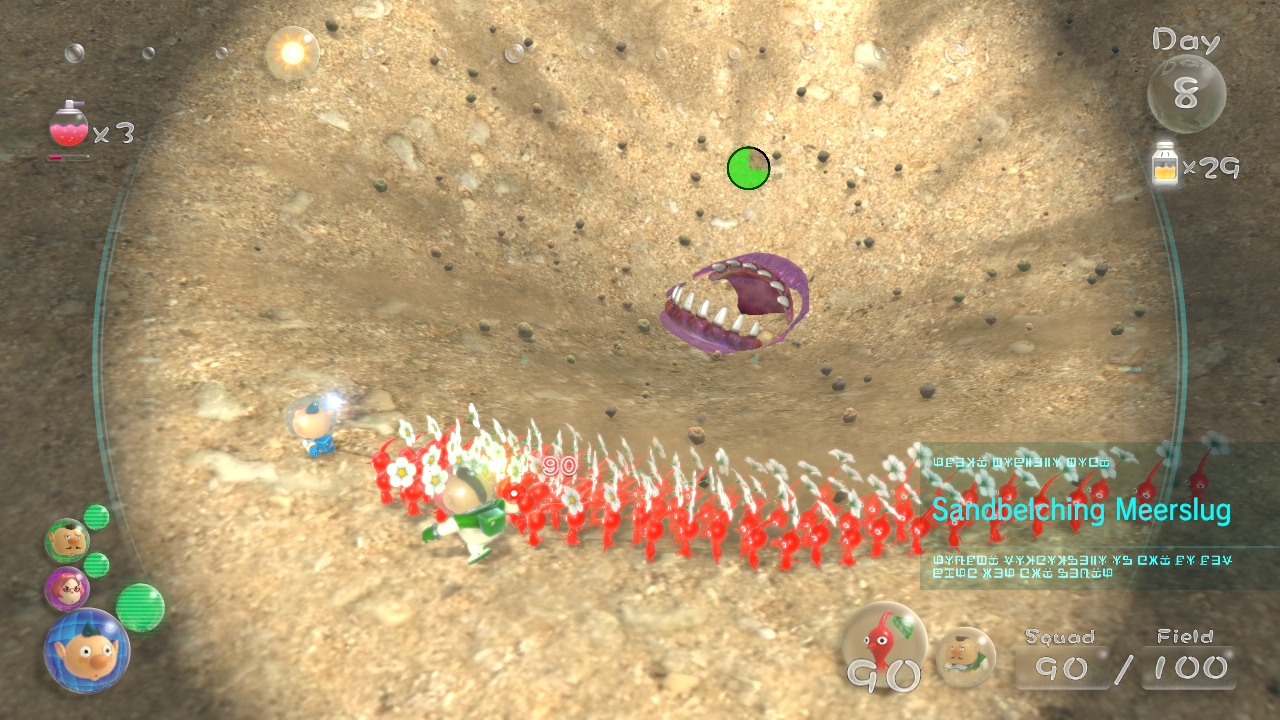Viewport: 1280px width, 720px height.
Task: Switch to Alph's leader portrait
Action: 85,650
